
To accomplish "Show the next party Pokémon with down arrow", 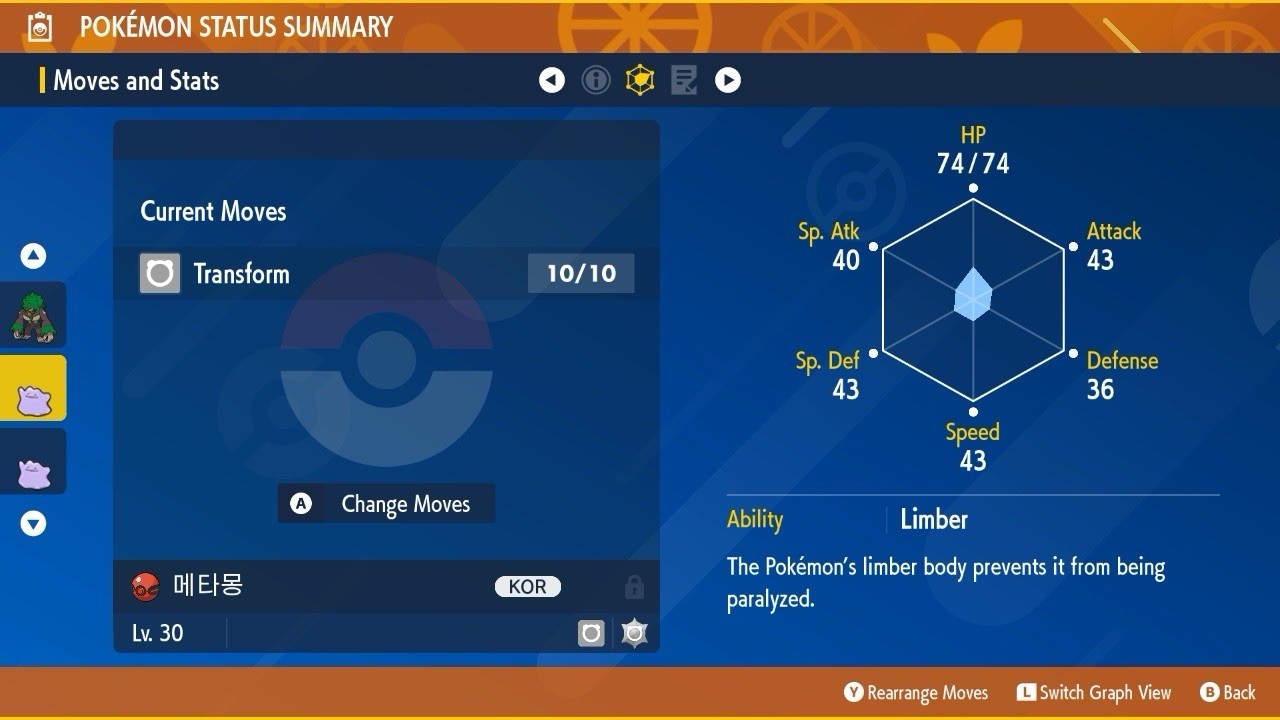I will 33,523.
